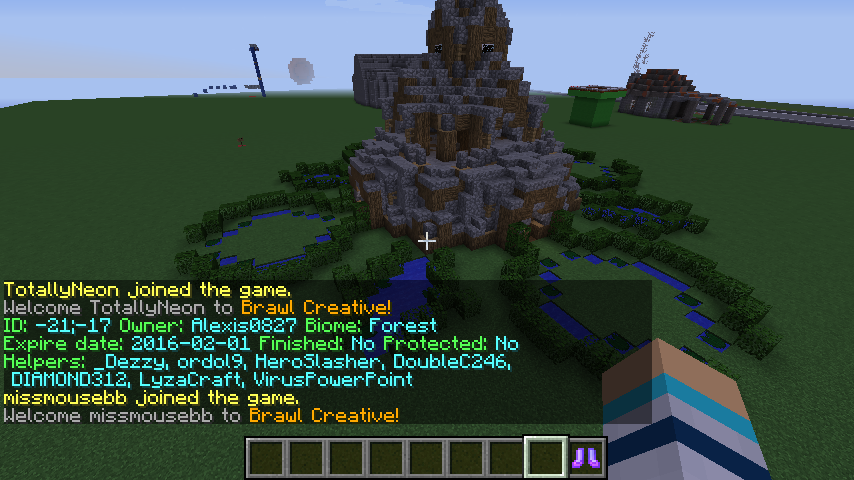
Task: Select the purple boots hotbar slot
Action: click(586, 458)
